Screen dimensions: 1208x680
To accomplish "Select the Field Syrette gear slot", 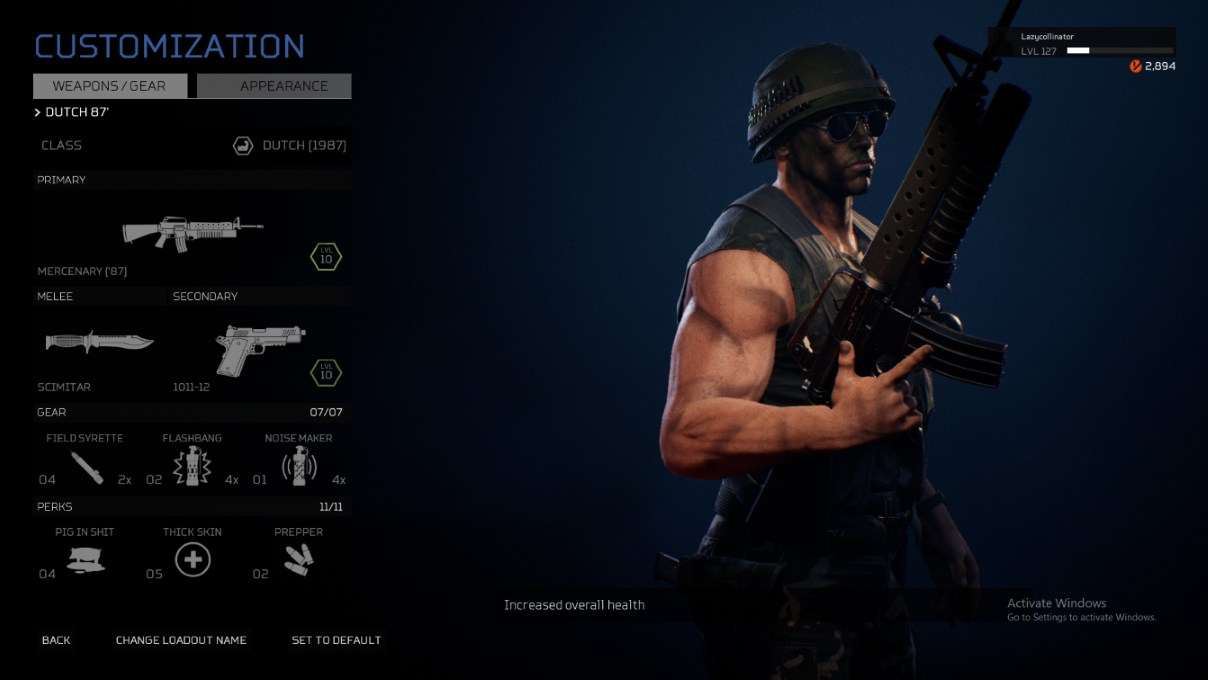I will (x=87, y=467).
